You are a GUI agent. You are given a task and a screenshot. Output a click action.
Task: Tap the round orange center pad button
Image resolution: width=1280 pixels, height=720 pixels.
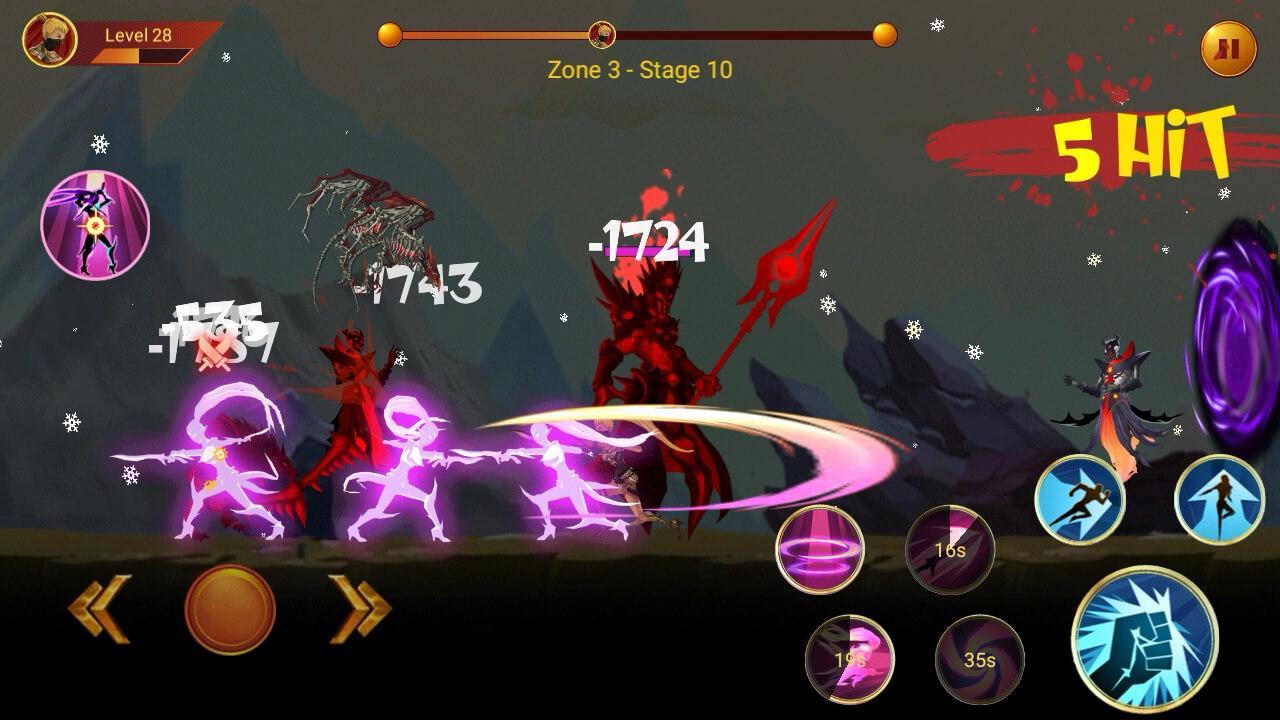pyautogui.click(x=230, y=609)
